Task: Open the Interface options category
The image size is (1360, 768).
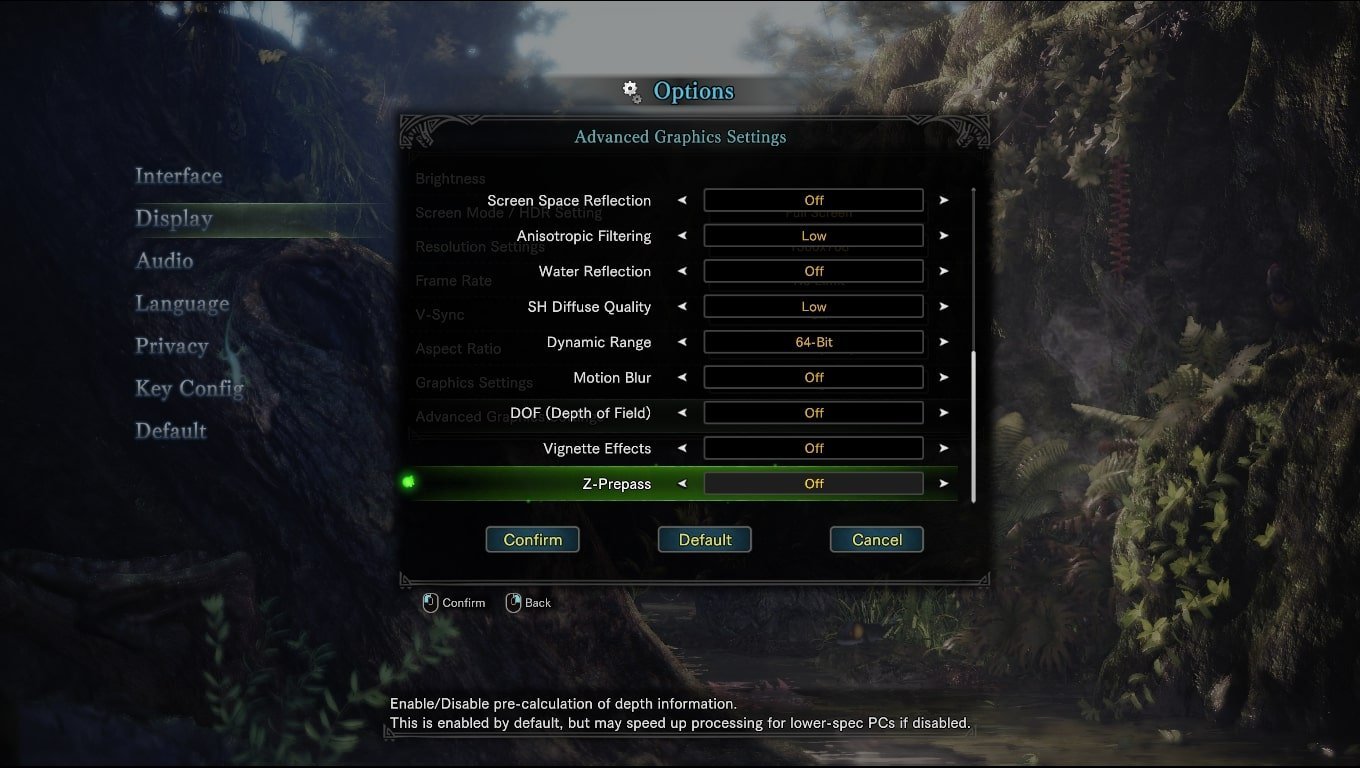Action: 179,176
